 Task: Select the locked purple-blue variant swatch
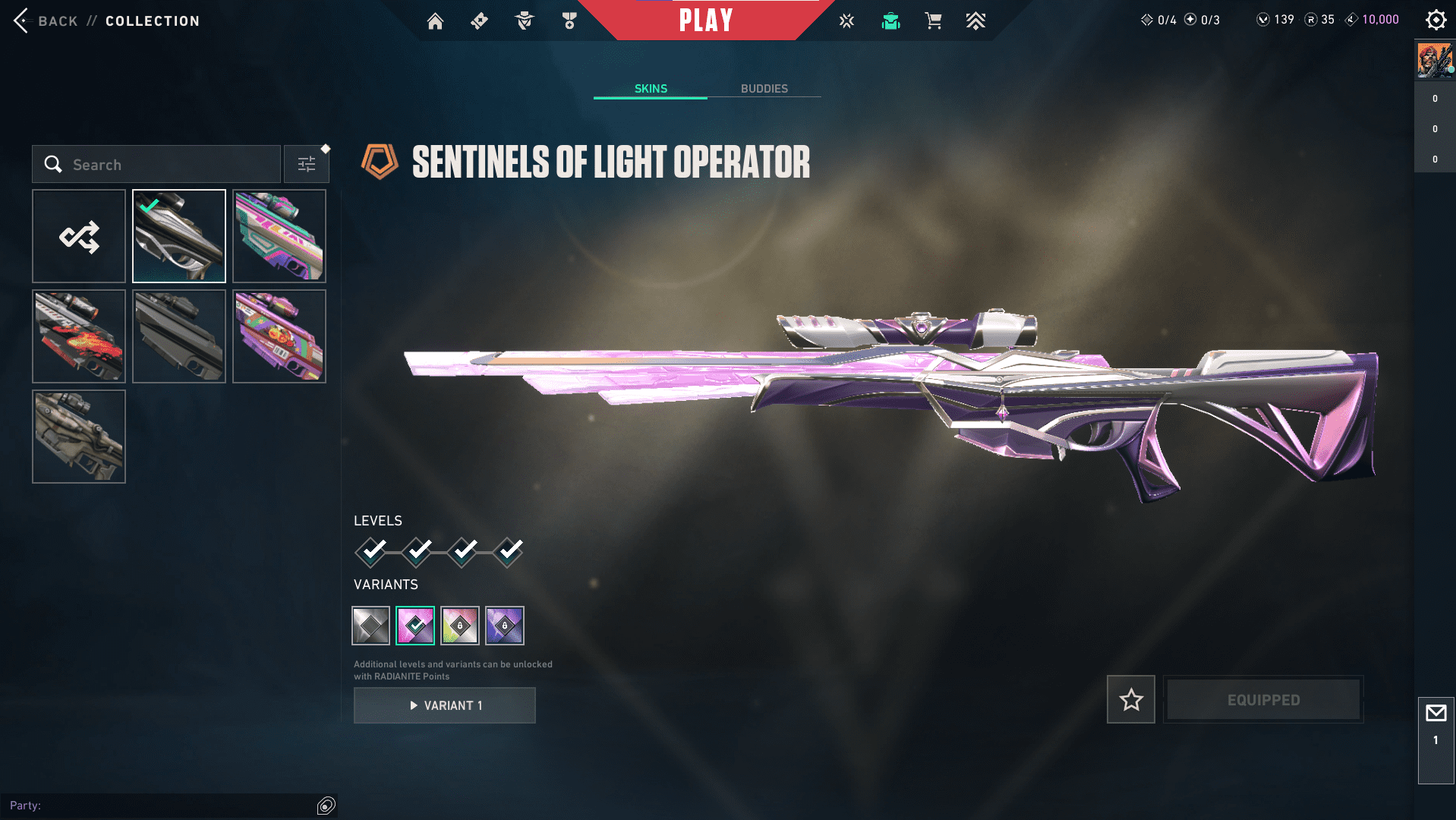(x=505, y=626)
